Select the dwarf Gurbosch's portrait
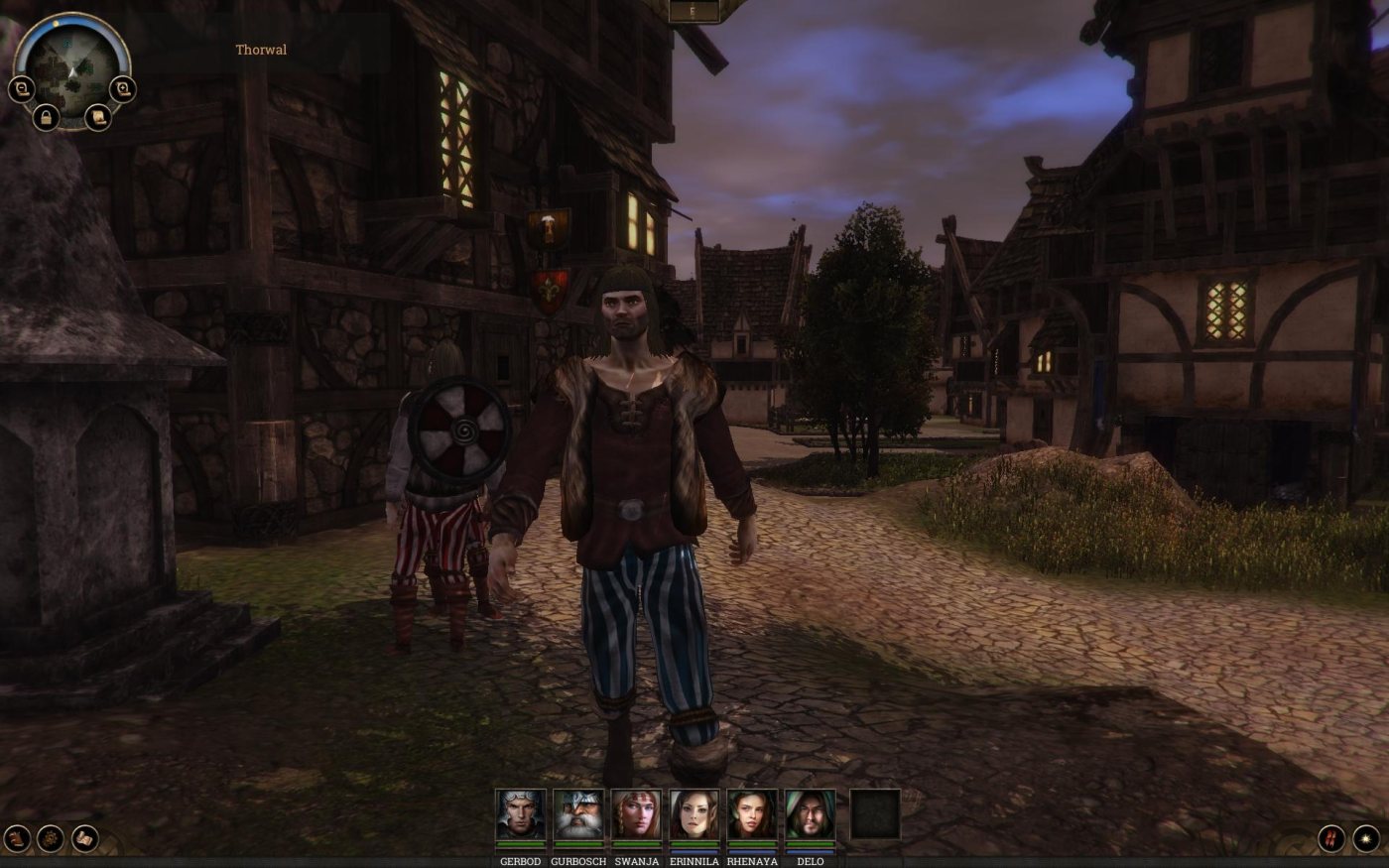Image resolution: width=1389 pixels, height=868 pixels. [x=578, y=815]
